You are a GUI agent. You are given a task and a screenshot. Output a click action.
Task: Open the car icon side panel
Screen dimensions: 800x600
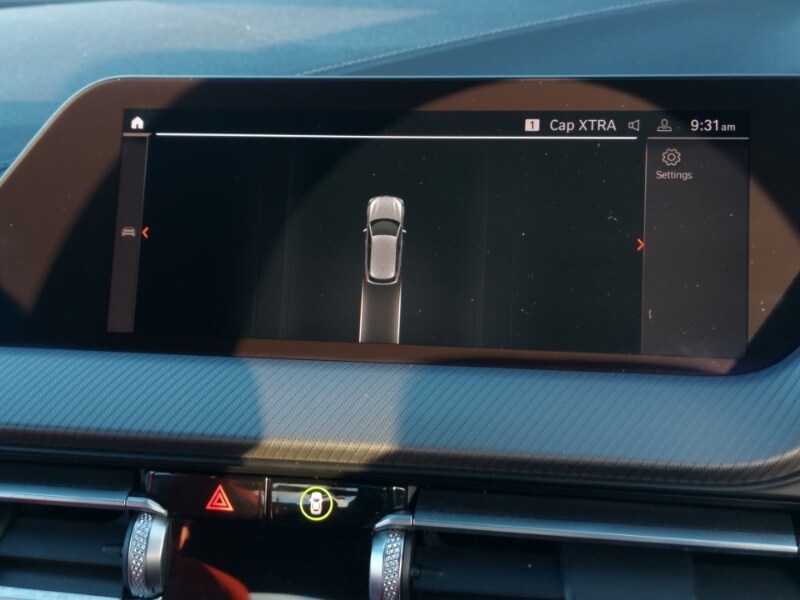tap(128, 232)
